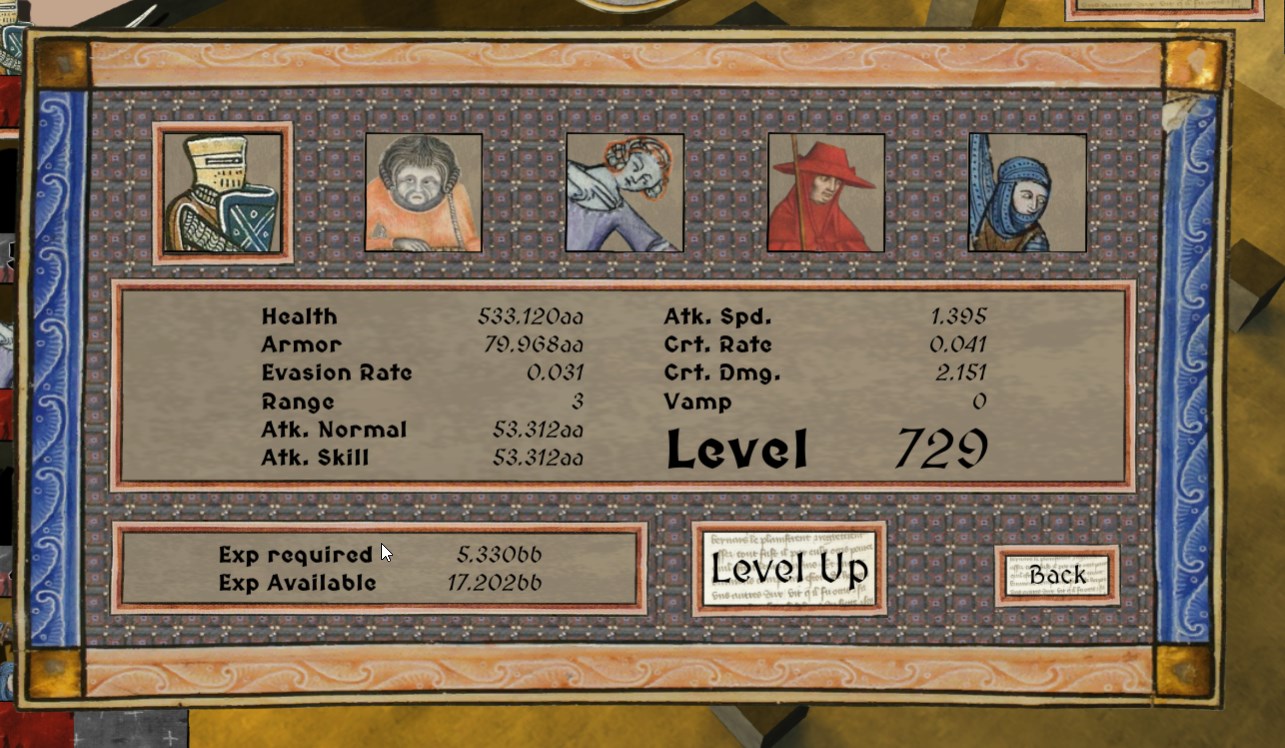The width and height of the screenshot is (1285, 748).
Task: Click the Level Up button
Action: 789,568
